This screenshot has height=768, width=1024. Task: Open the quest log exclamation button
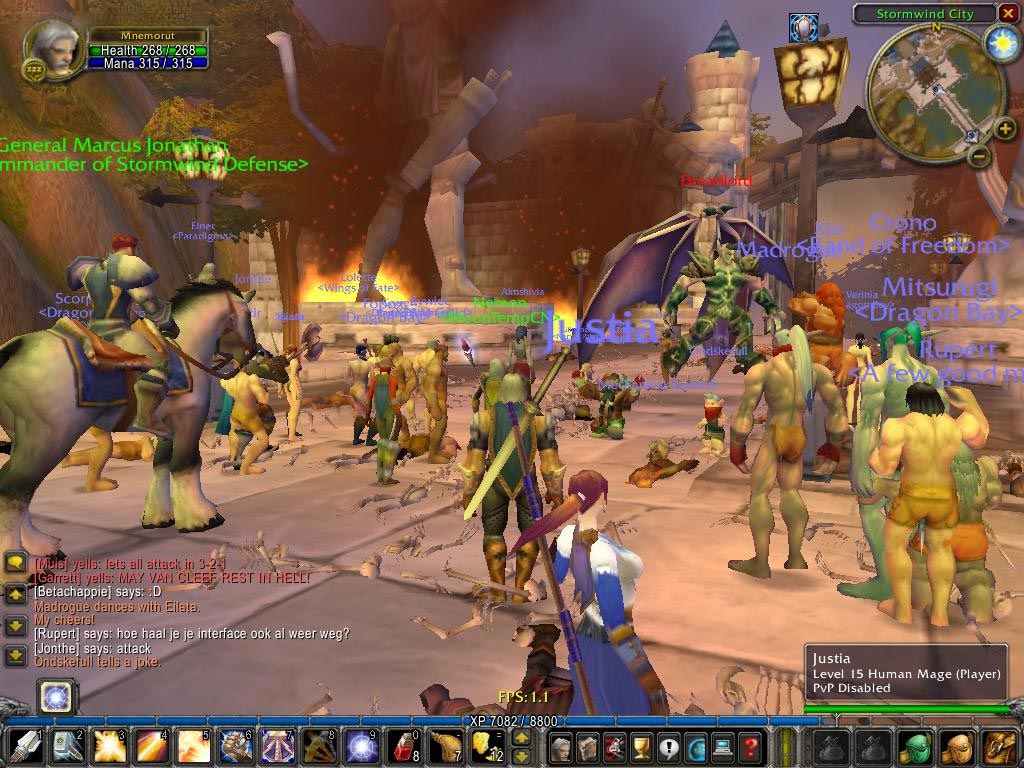pos(668,747)
